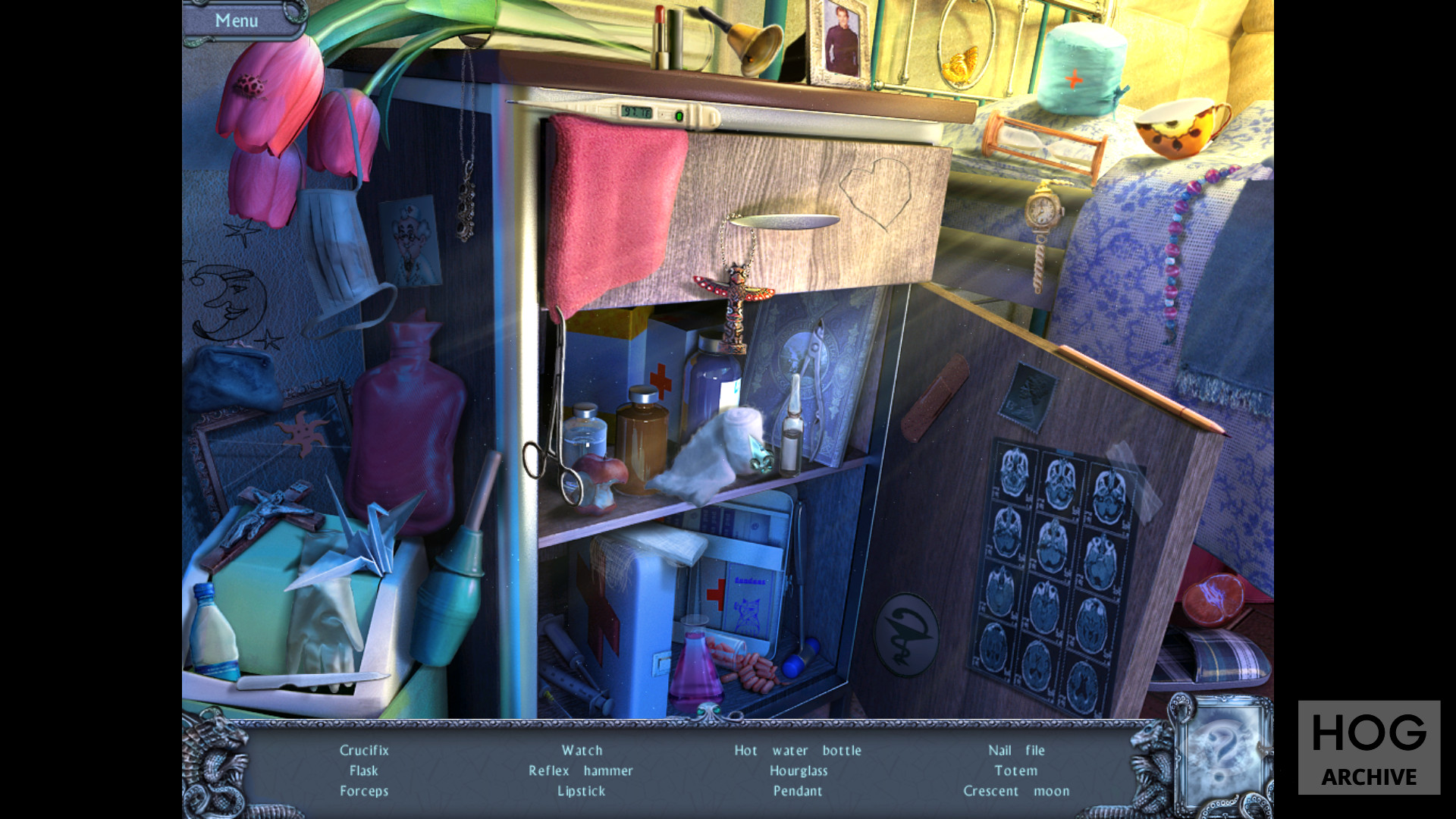This screenshot has width=1456, height=819.
Task: Click the HOG Archive watermark logo
Action: (1369, 748)
